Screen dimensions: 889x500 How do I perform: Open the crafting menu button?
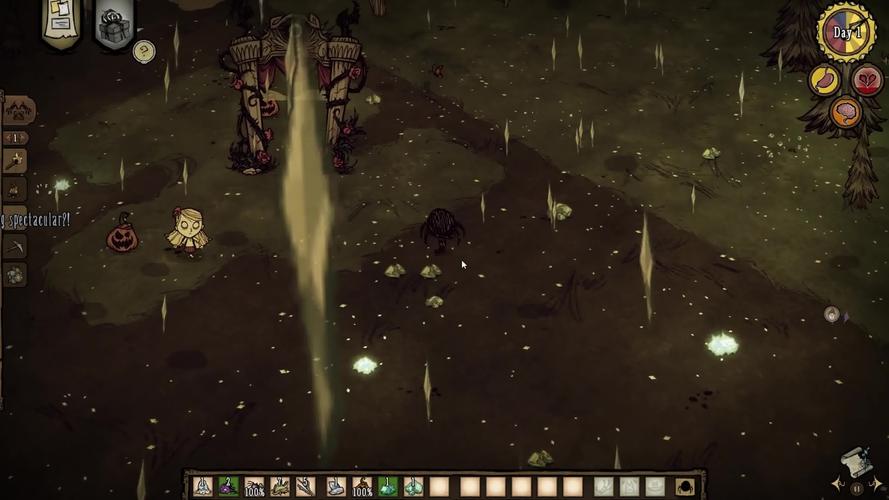click(x=18, y=110)
